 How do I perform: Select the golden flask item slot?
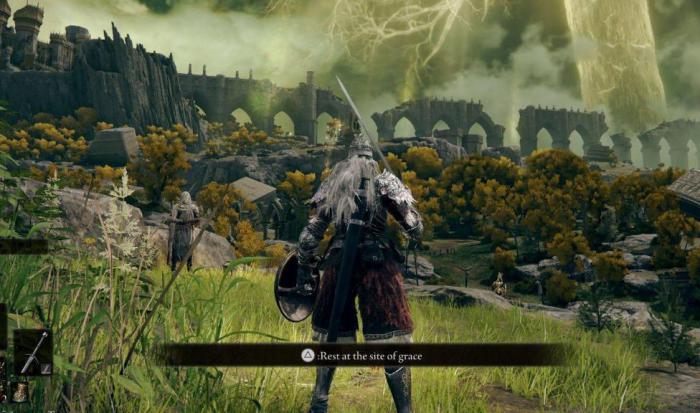point(20,391)
